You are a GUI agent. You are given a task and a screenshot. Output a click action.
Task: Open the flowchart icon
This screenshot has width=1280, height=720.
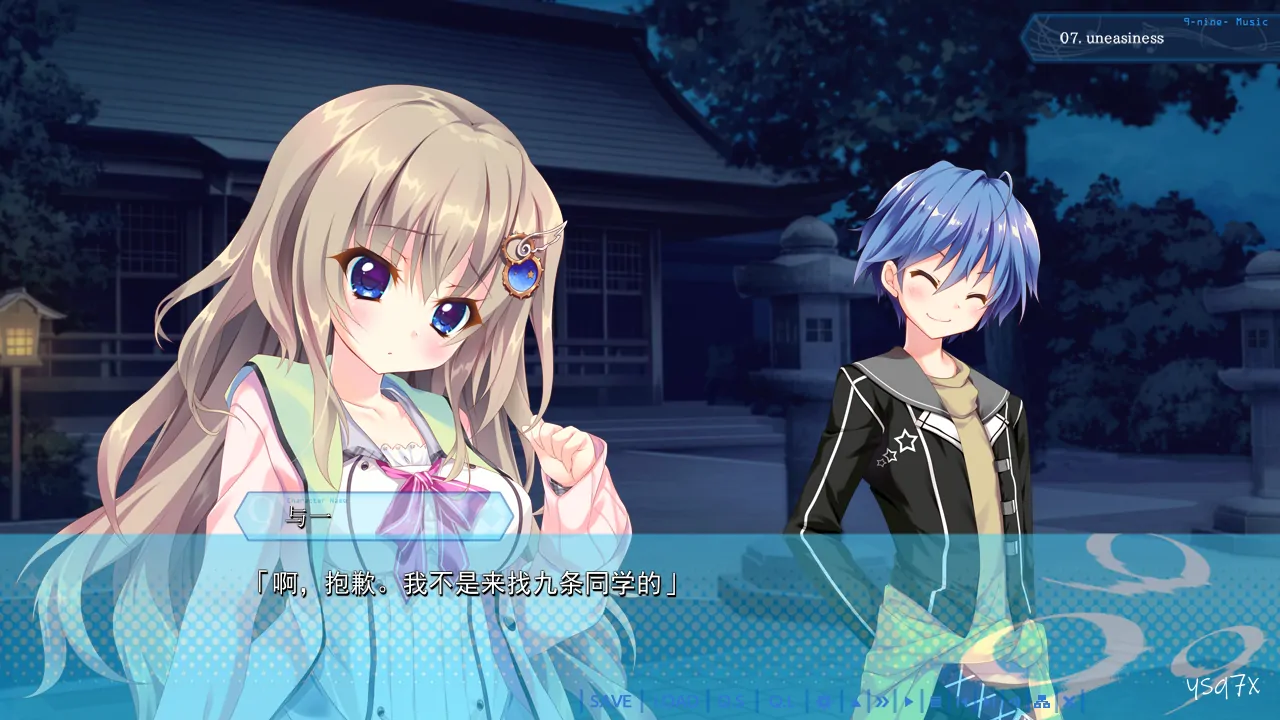1041,701
